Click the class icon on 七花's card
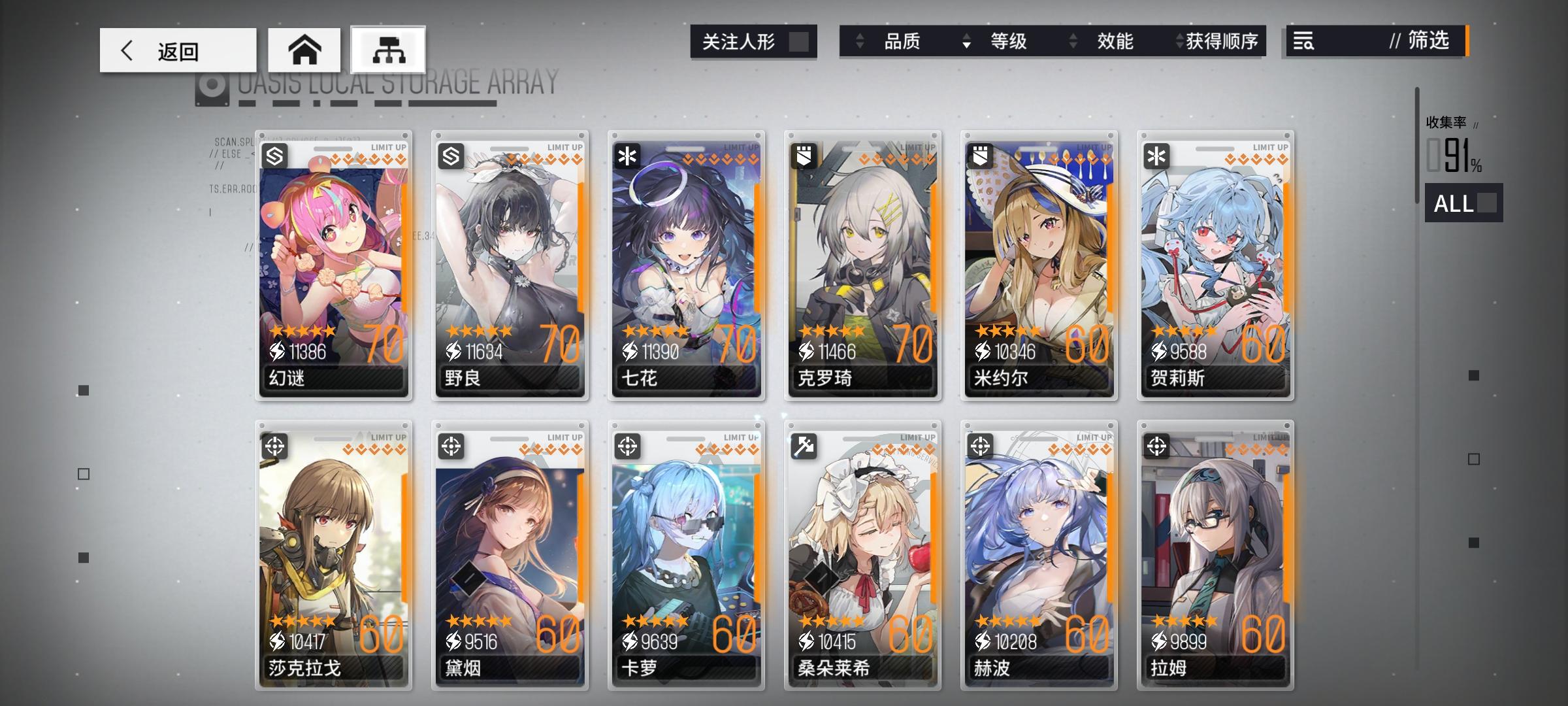 628,155
